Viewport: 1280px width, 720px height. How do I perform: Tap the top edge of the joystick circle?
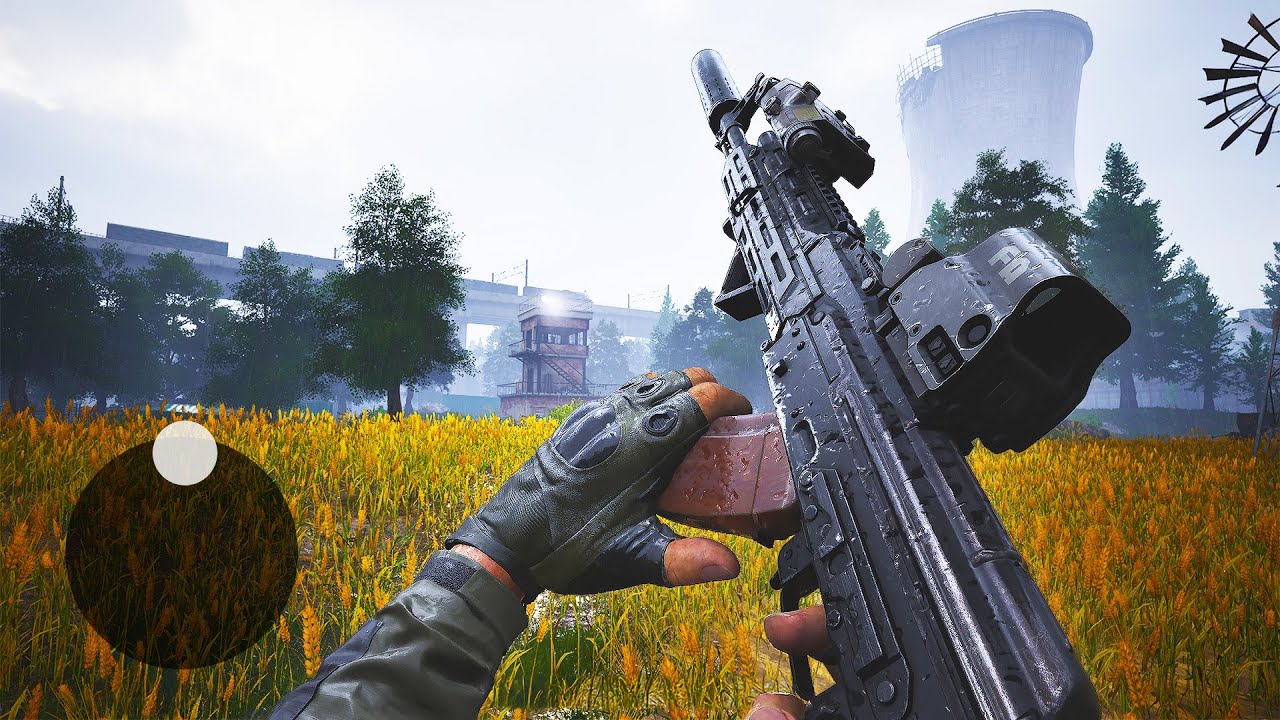click(x=183, y=445)
